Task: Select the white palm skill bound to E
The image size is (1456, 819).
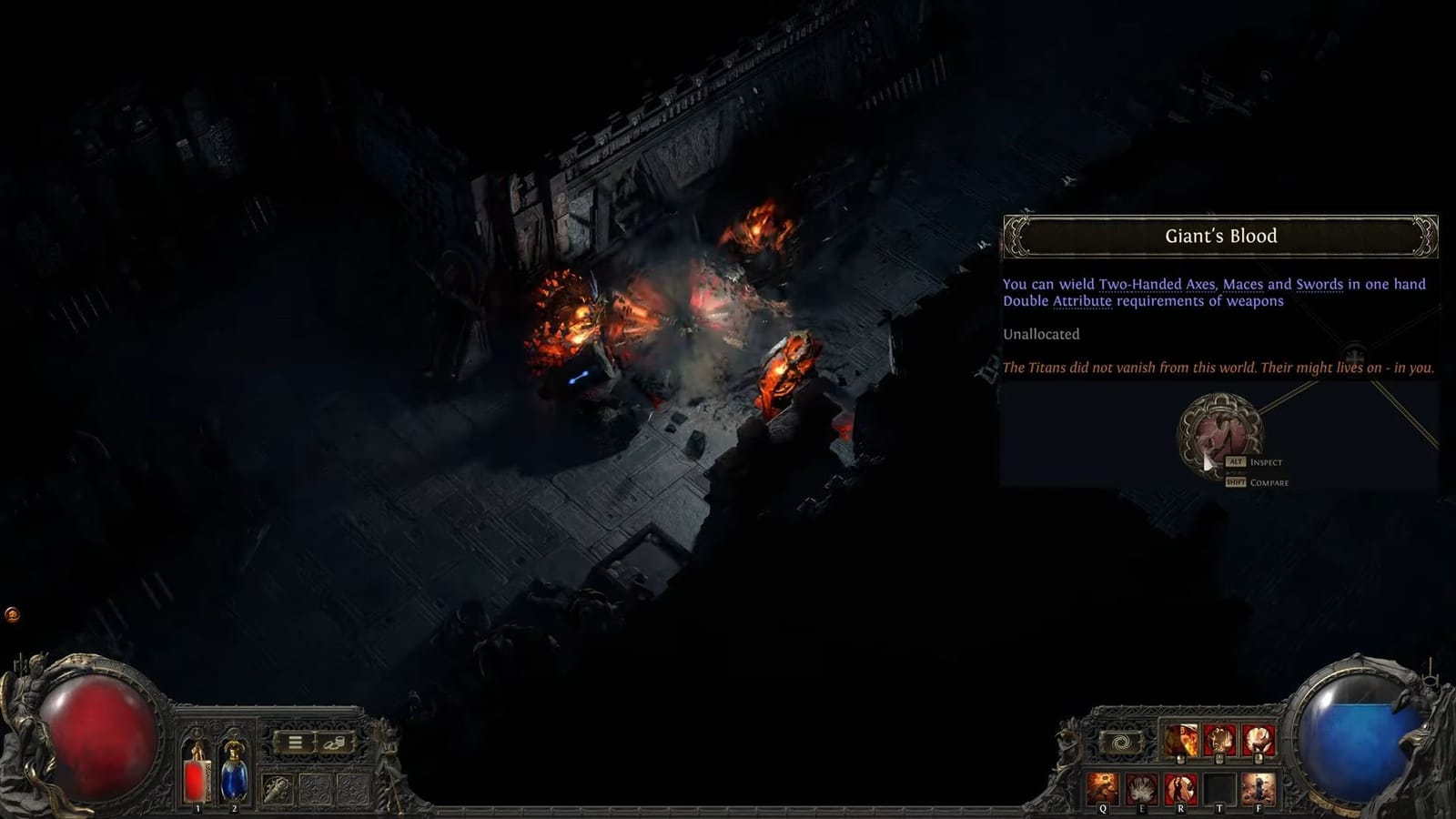Action: point(1142,786)
